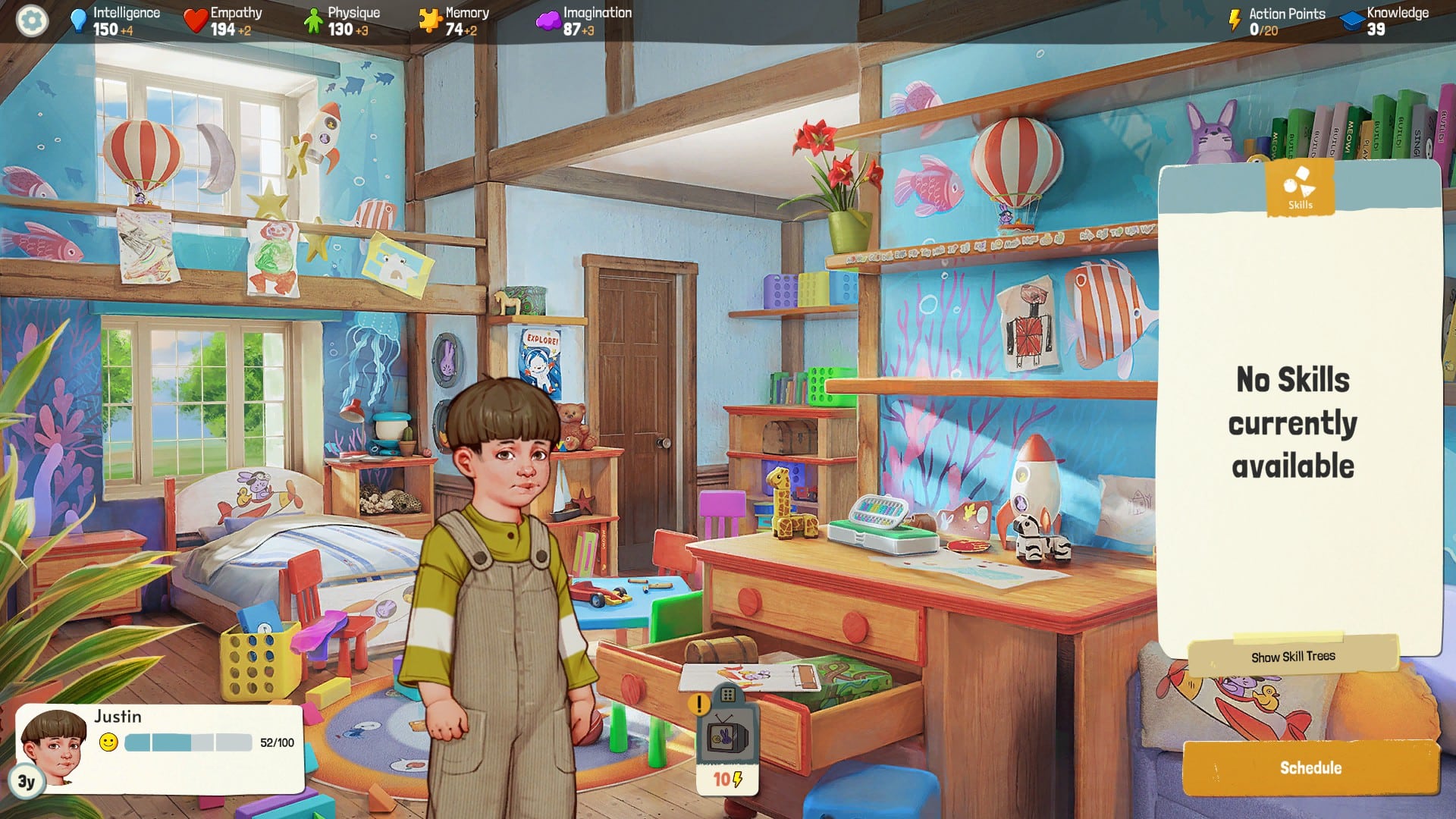The height and width of the screenshot is (819, 1456).
Task: Show Skill Trees
Action: tap(1293, 657)
